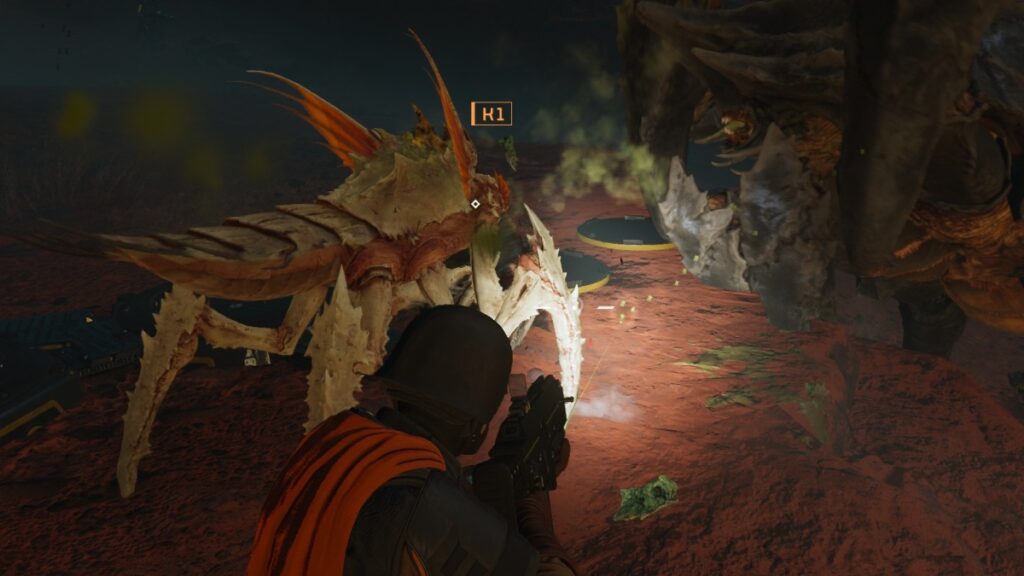Select the K1 player name tag
Image resolution: width=1024 pixels, height=576 pixels.
coord(491,113)
